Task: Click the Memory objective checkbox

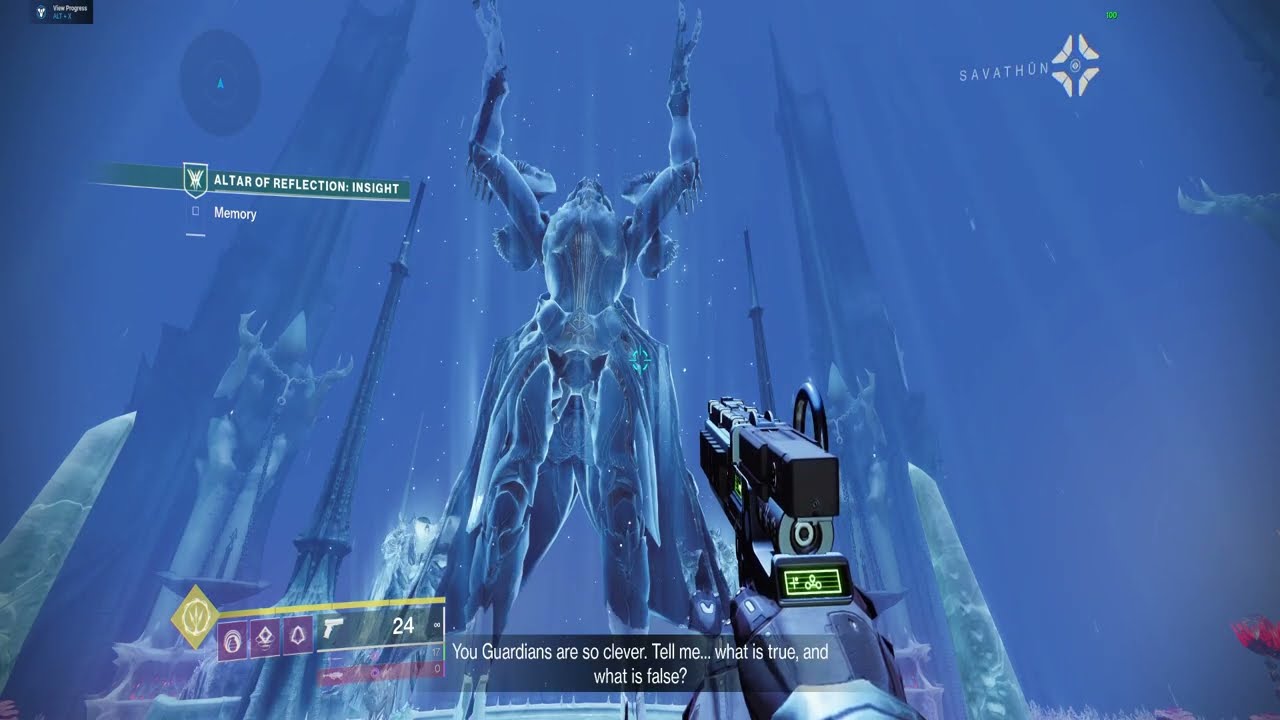Action: pos(195,212)
